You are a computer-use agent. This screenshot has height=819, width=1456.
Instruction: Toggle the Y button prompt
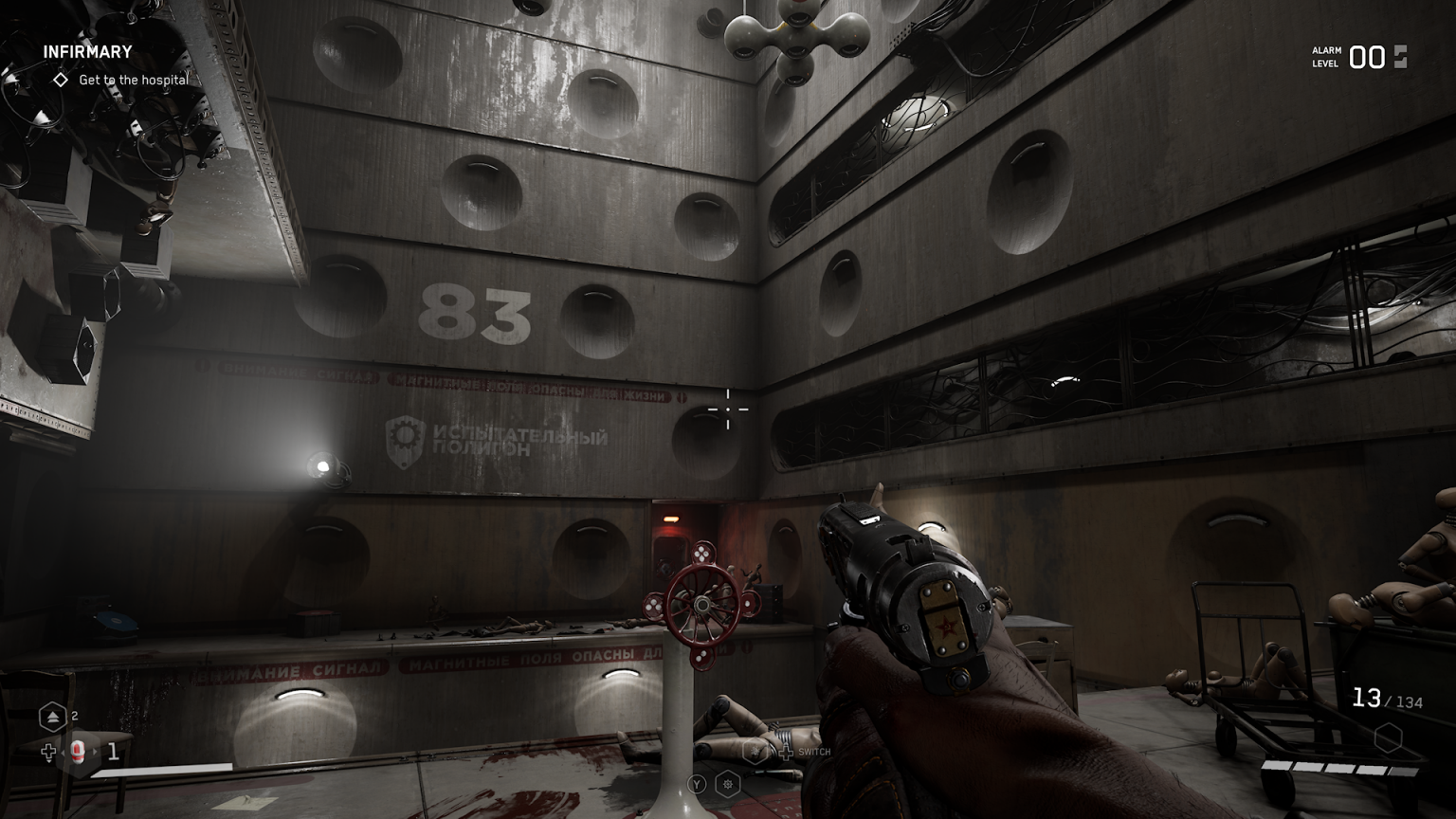(698, 784)
